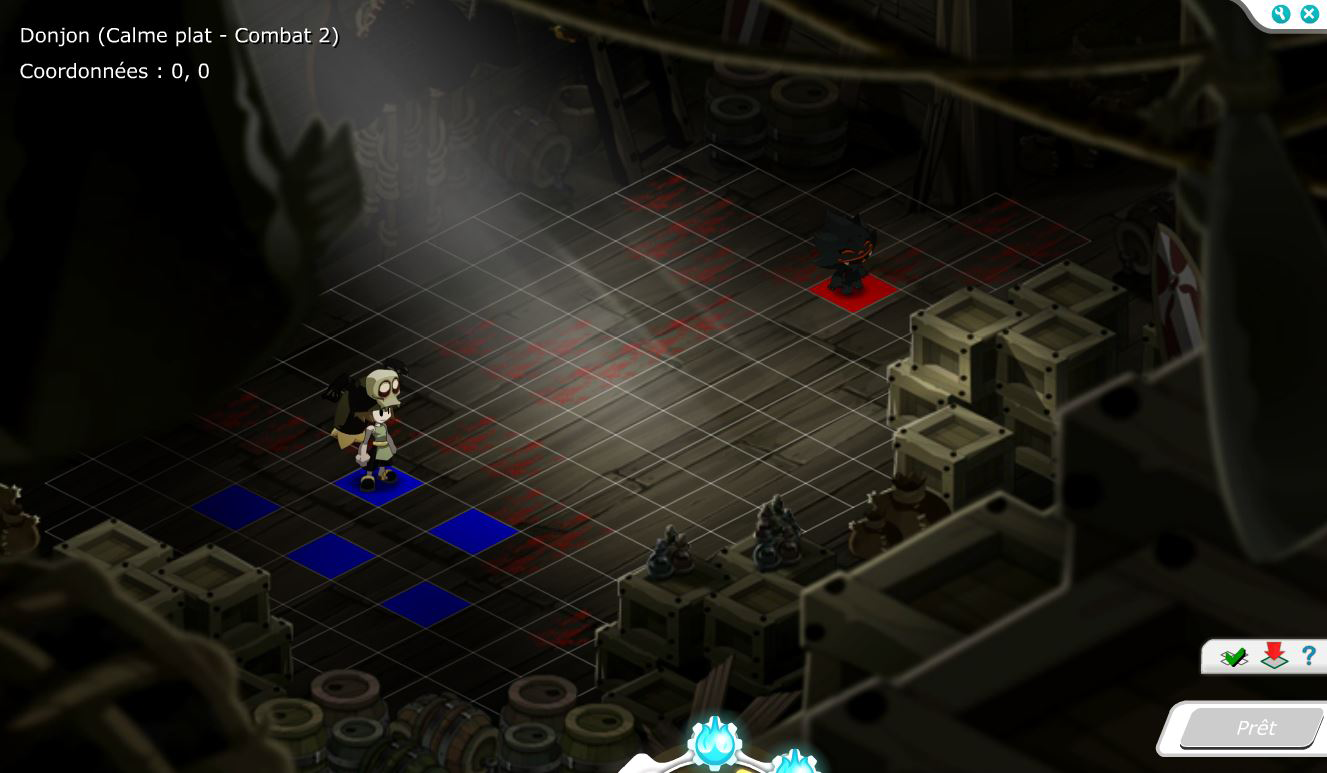The height and width of the screenshot is (773, 1327).
Task: Open help with the blue question mark
Action: [x=1308, y=656]
